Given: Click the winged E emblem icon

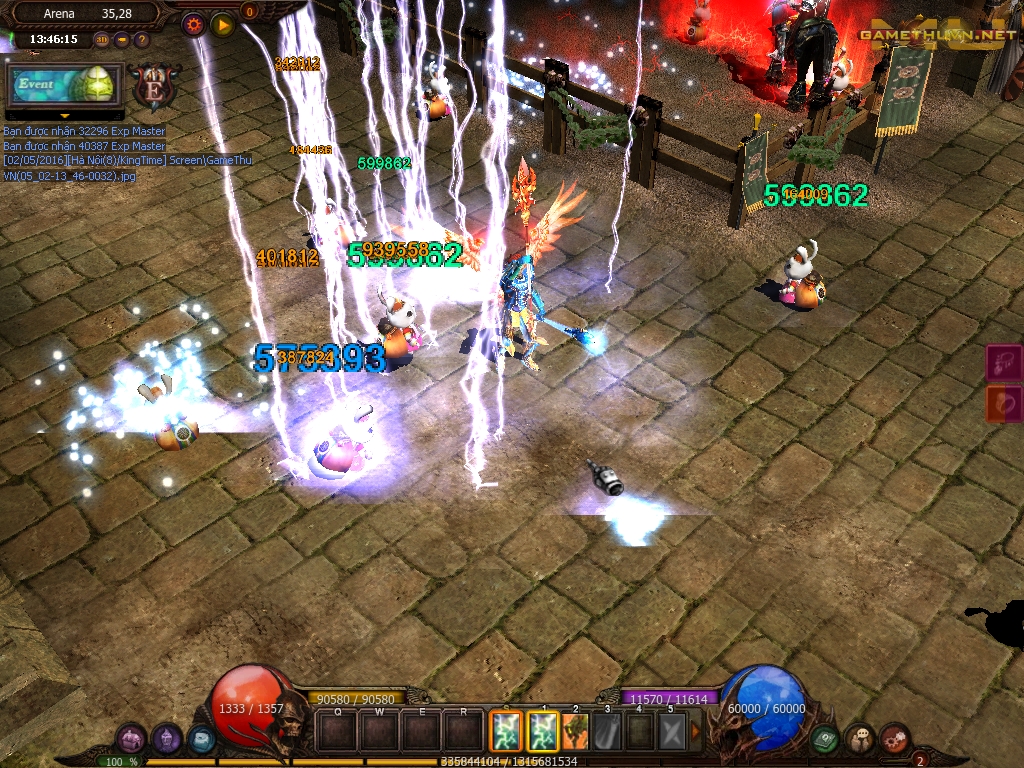Looking at the screenshot, I should tap(155, 86).
